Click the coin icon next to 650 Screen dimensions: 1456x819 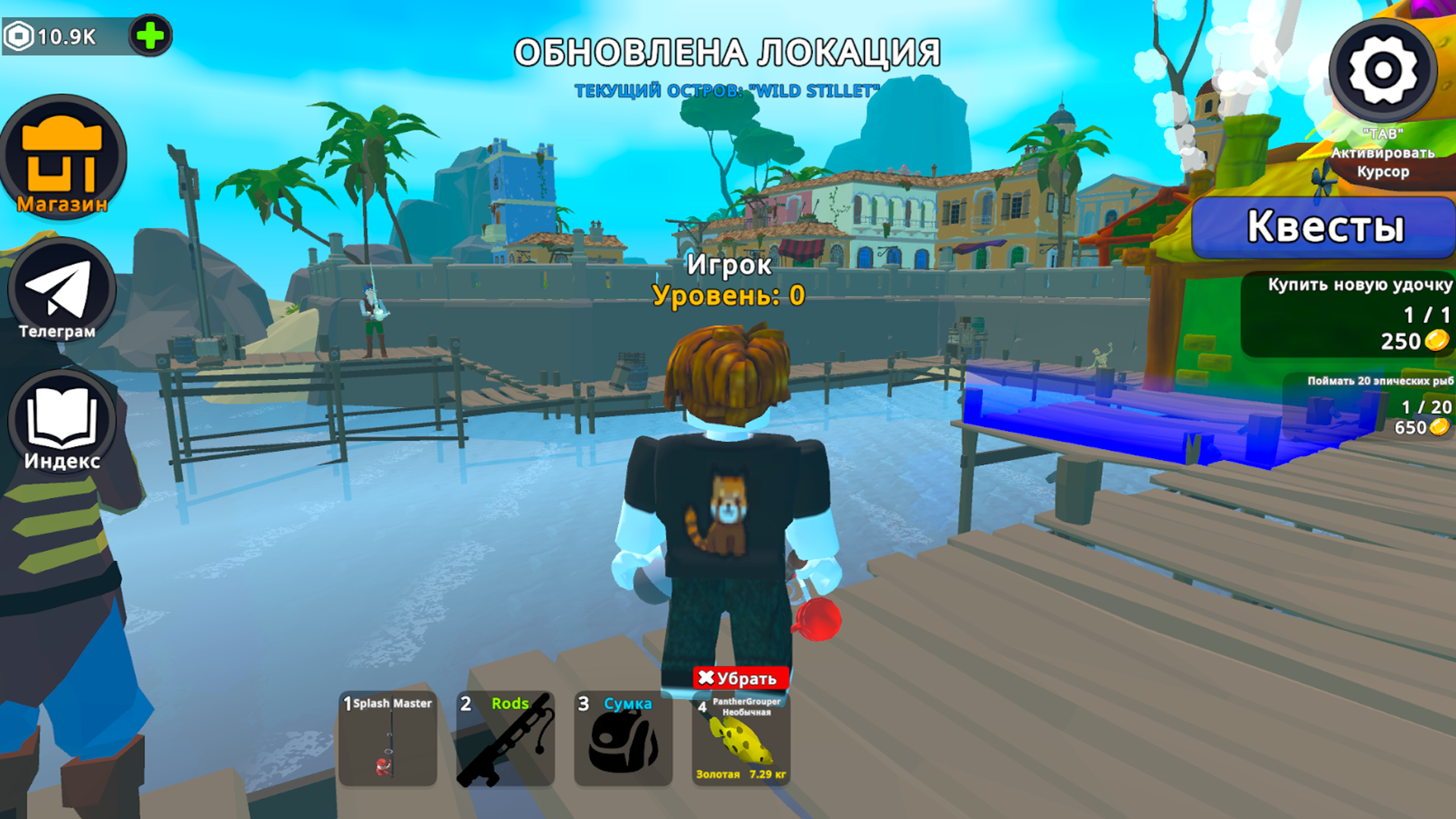click(x=1439, y=427)
